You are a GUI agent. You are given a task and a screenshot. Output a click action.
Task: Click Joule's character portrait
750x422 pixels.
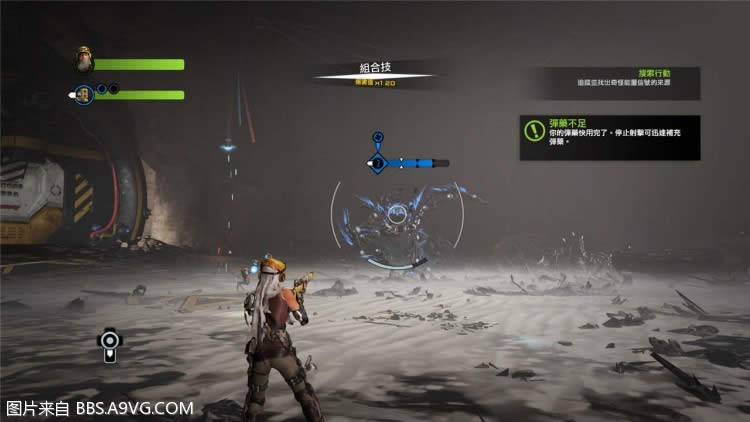82,62
